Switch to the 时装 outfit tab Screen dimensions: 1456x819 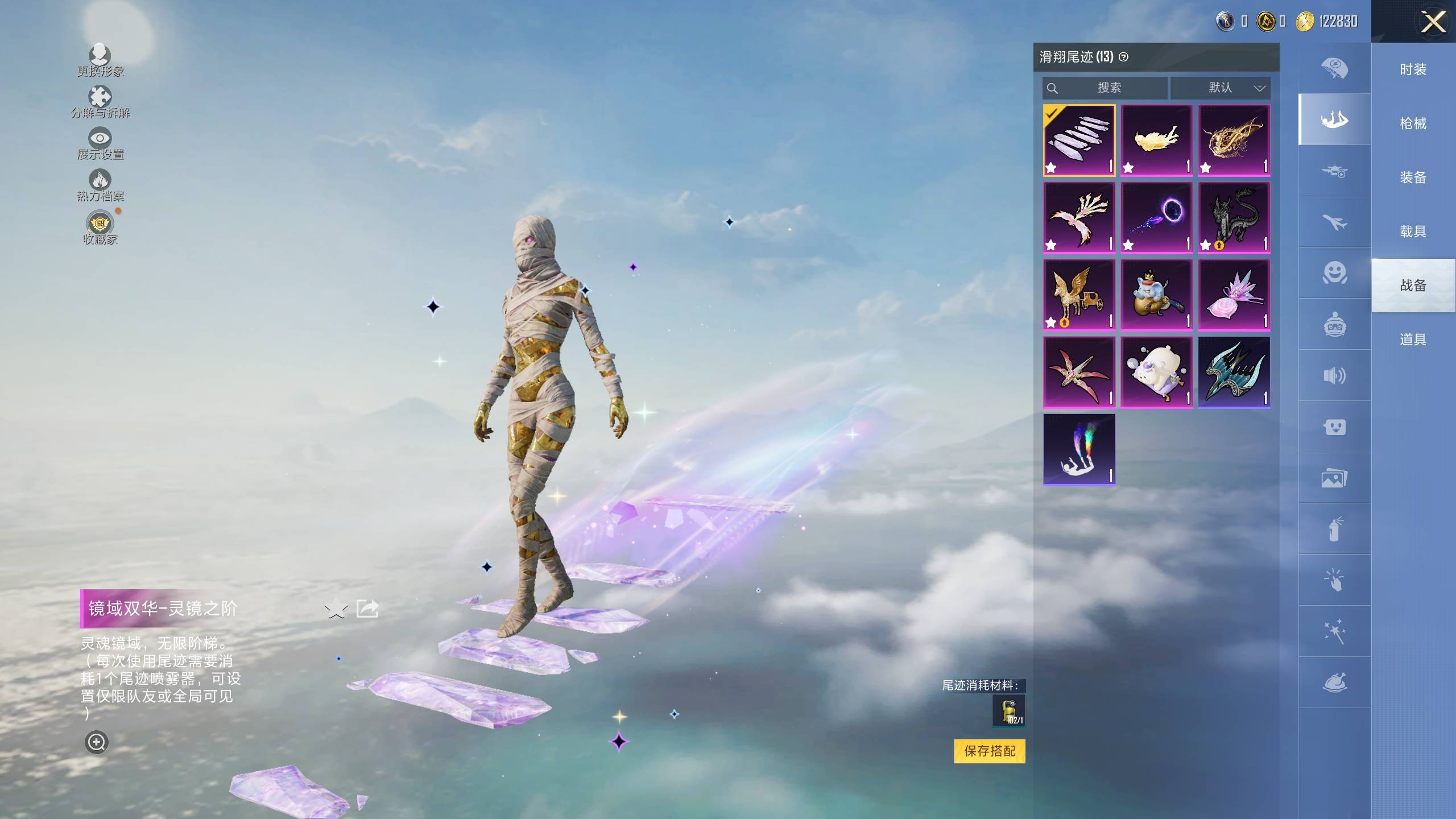coord(1413,69)
